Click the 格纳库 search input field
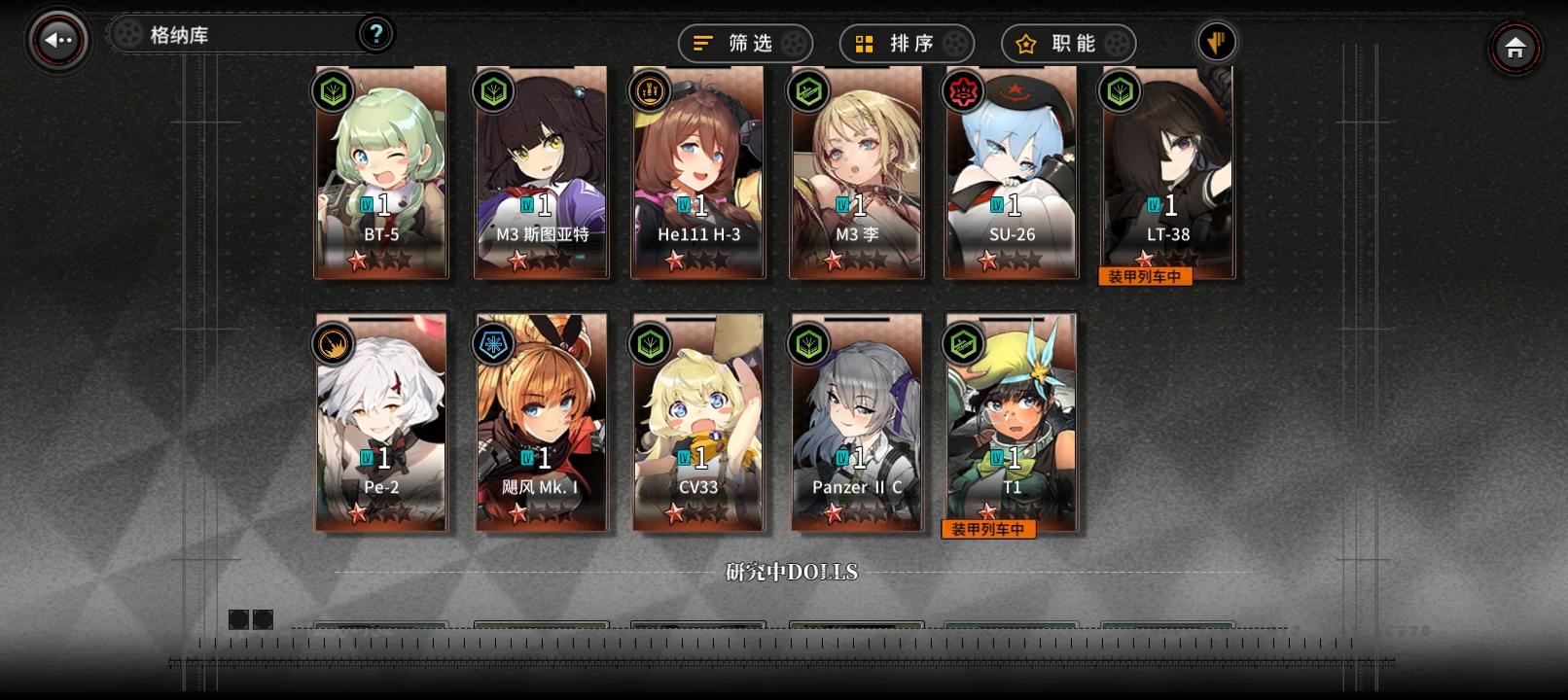Image resolution: width=1568 pixels, height=700 pixels. (233, 32)
